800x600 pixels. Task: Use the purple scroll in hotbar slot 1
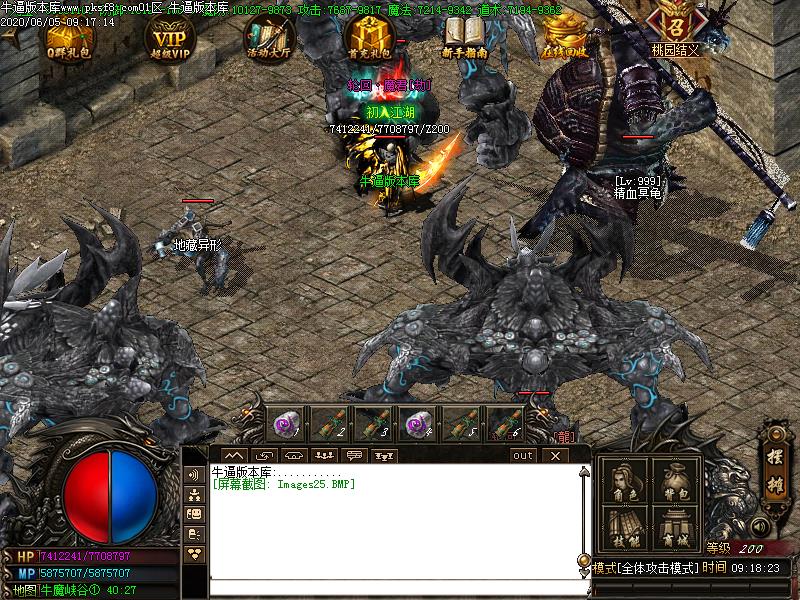pos(285,424)
